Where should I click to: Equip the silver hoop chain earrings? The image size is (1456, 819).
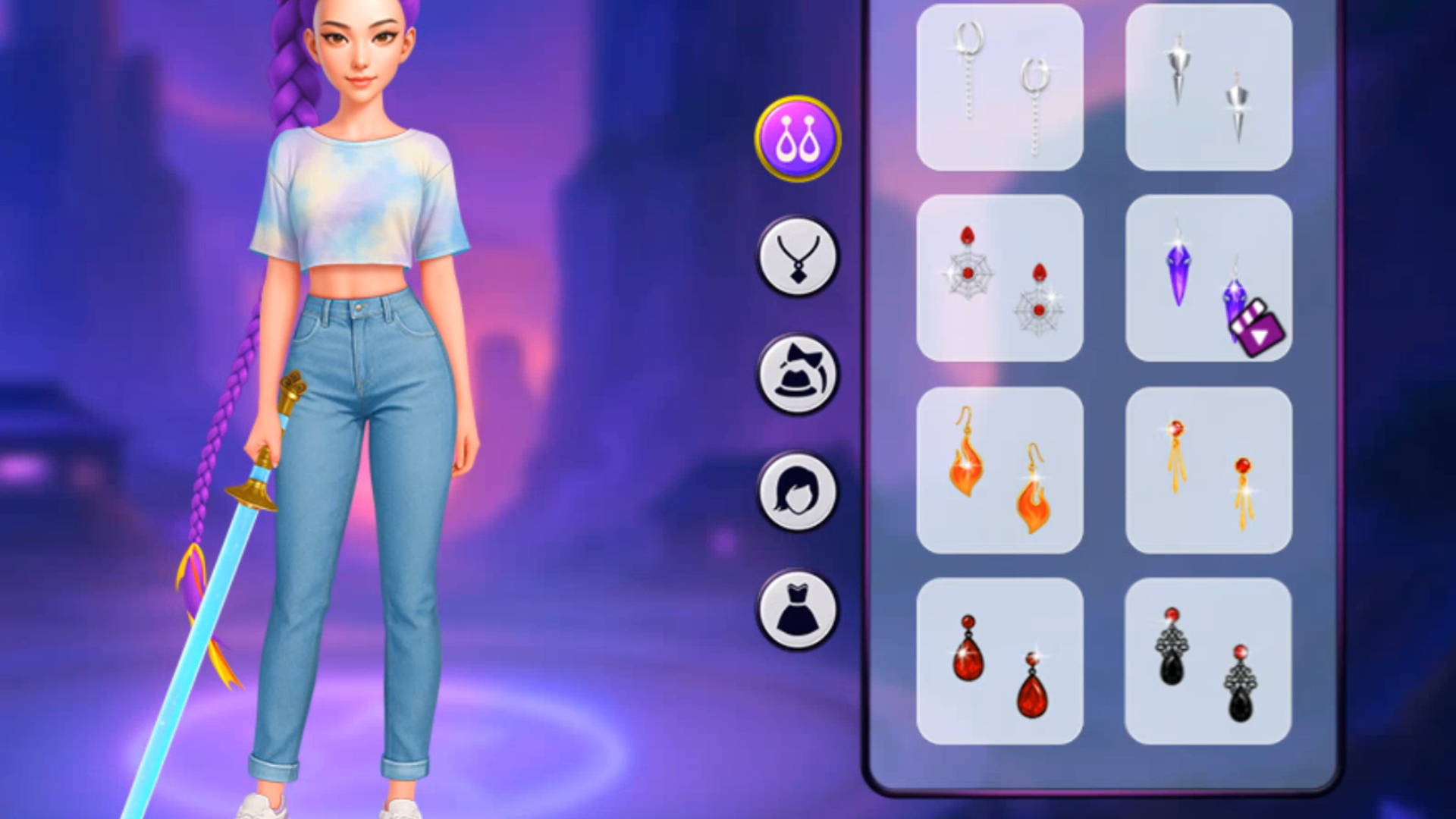tap(999, 87)
